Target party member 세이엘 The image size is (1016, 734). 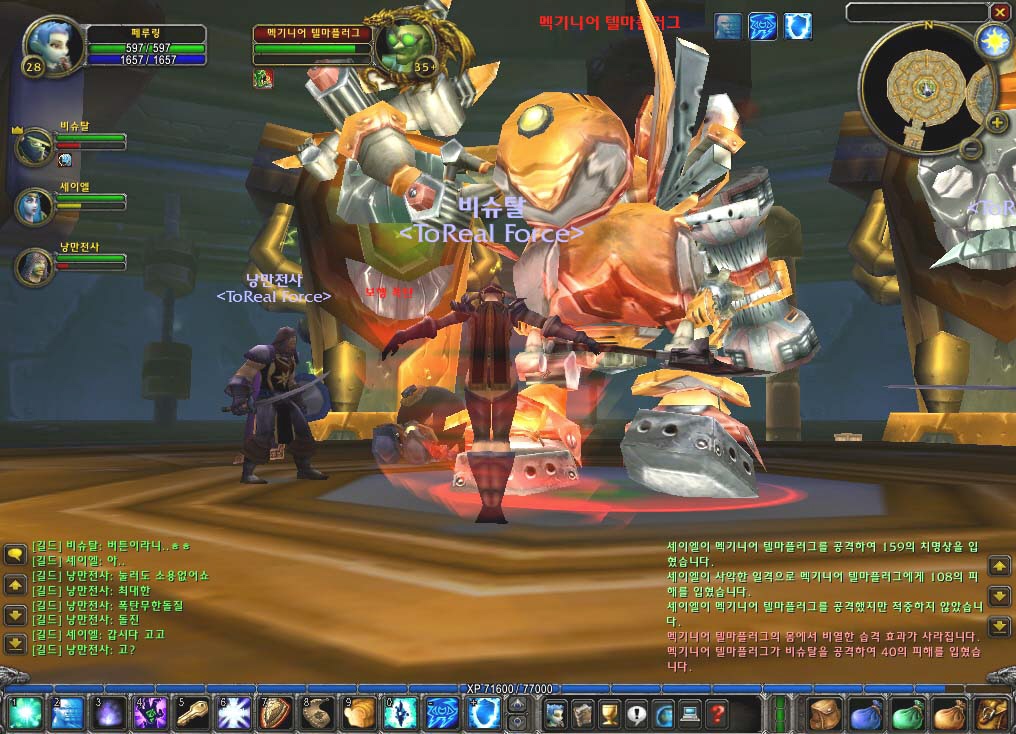[x=36, y=206]
